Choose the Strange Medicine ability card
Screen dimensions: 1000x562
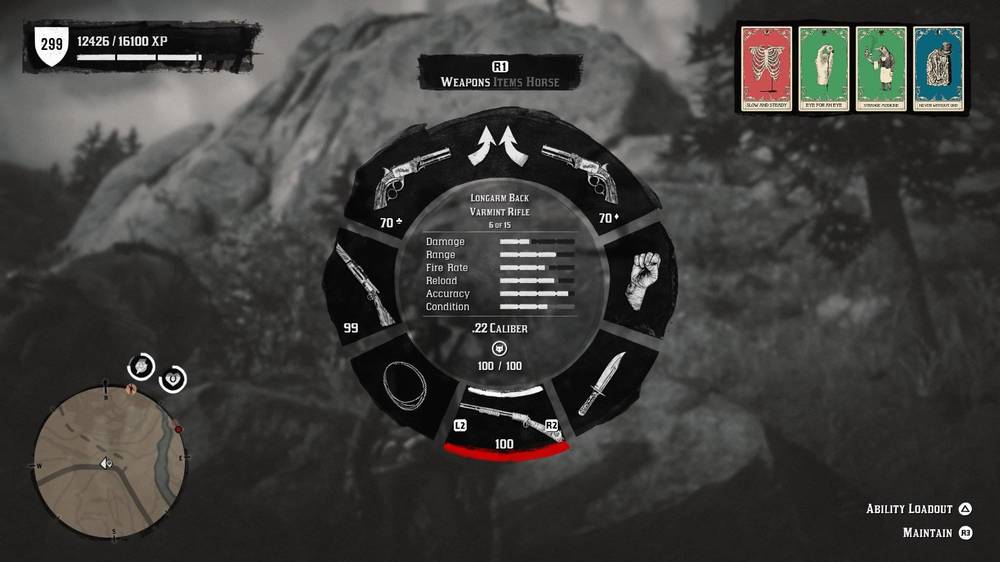pyautogui.click(x=881, y=68)
